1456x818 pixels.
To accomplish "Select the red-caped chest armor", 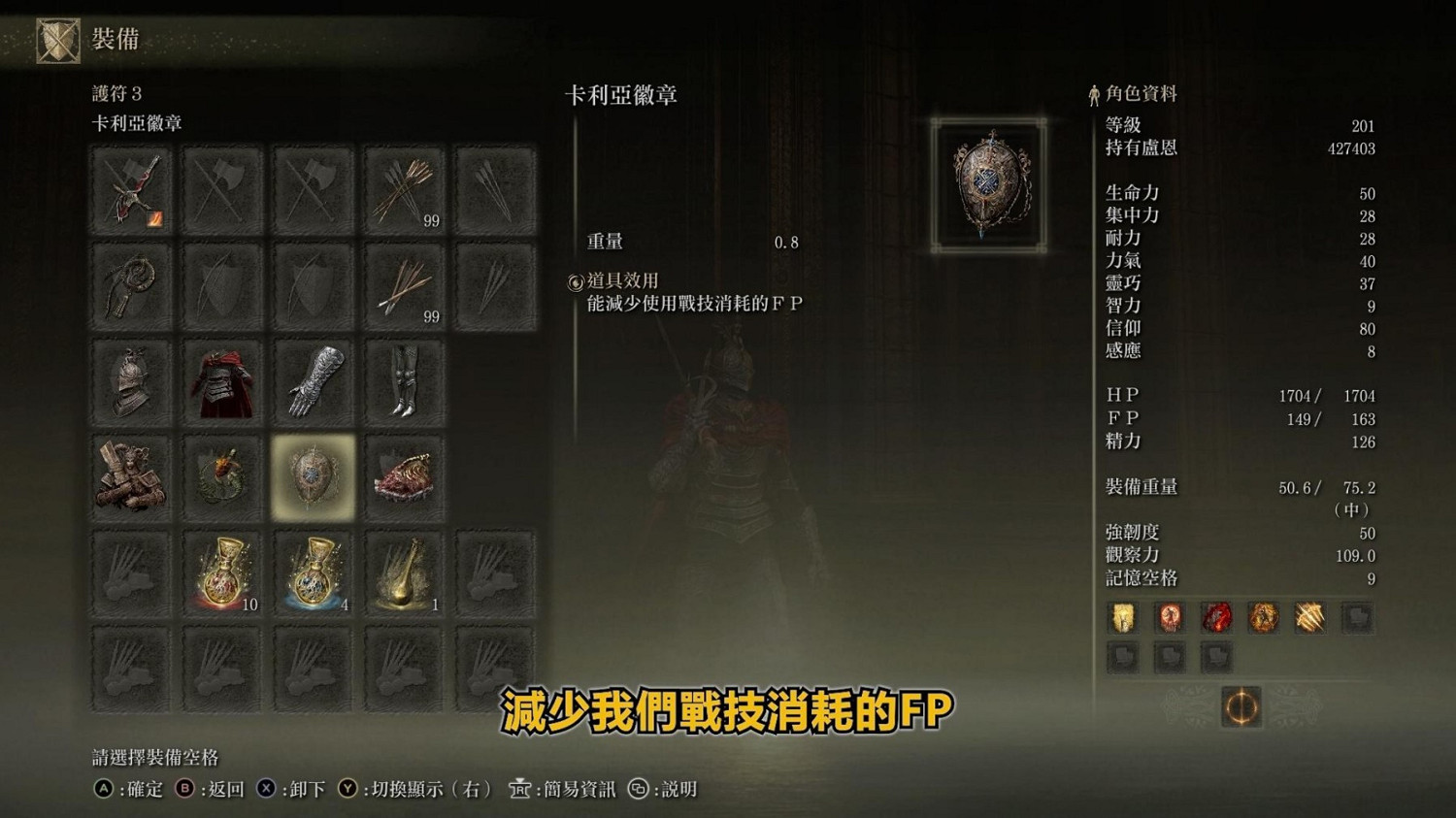I will (x=221, y=380).
